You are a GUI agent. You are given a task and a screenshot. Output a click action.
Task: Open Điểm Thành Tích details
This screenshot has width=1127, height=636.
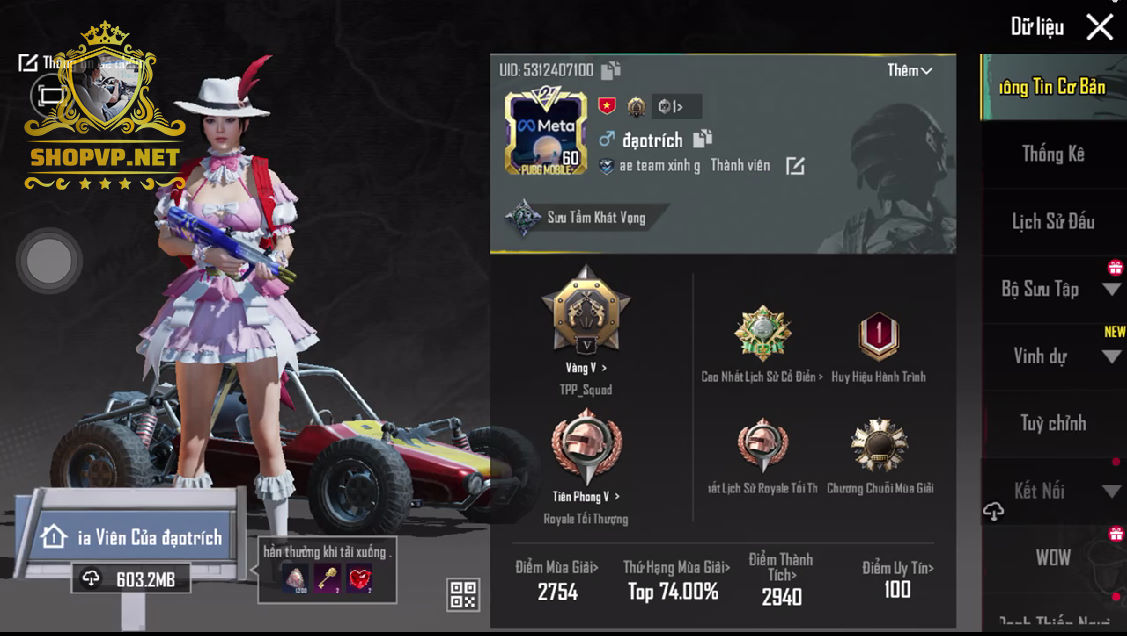coord(780,579)
